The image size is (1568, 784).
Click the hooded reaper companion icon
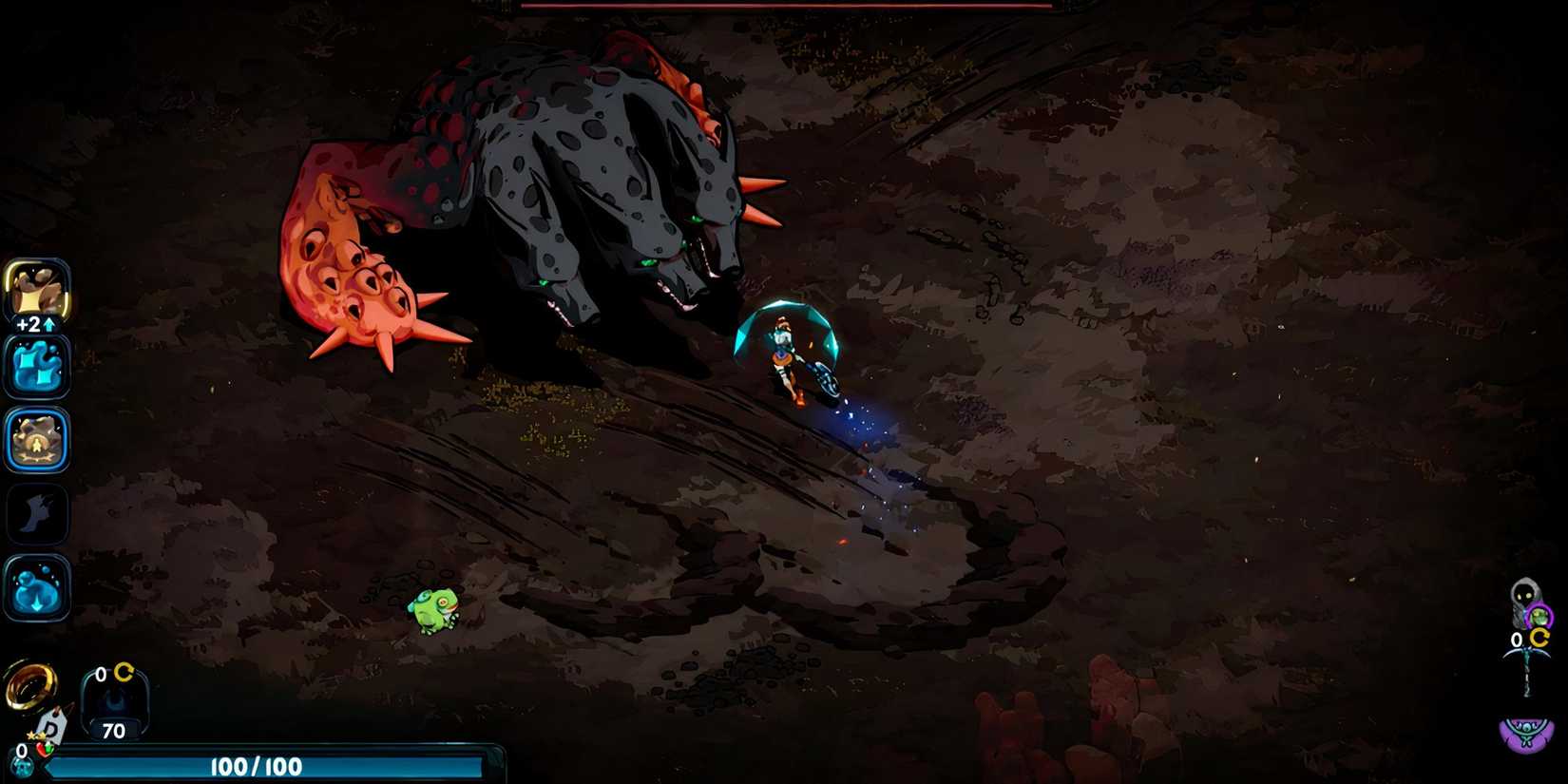[x=1523, y=592]
